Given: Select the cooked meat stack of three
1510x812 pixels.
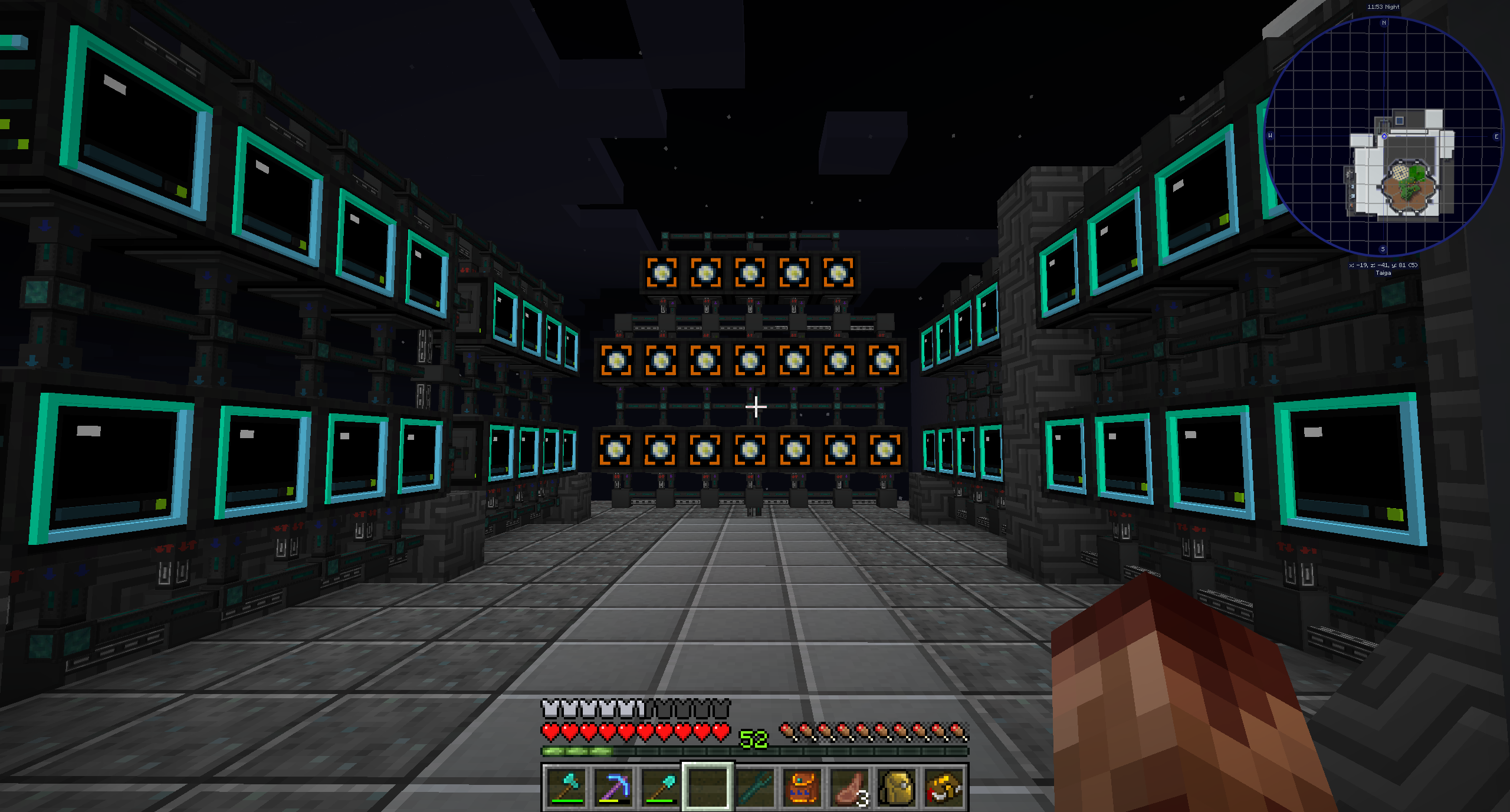Looking at the screenshot, I should (849, 787).
